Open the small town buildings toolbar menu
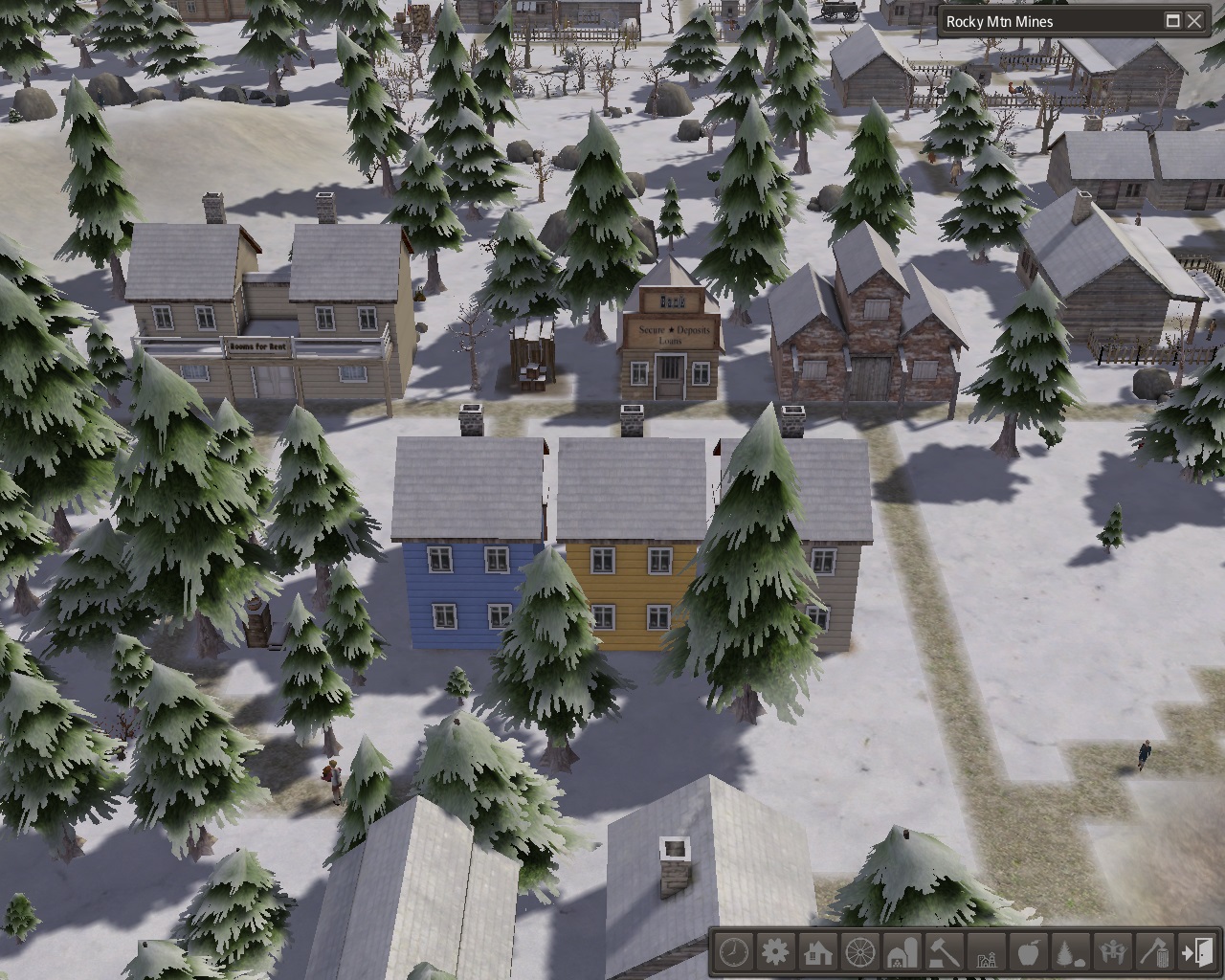This screenshot has width=1225, height=980. 986,952
